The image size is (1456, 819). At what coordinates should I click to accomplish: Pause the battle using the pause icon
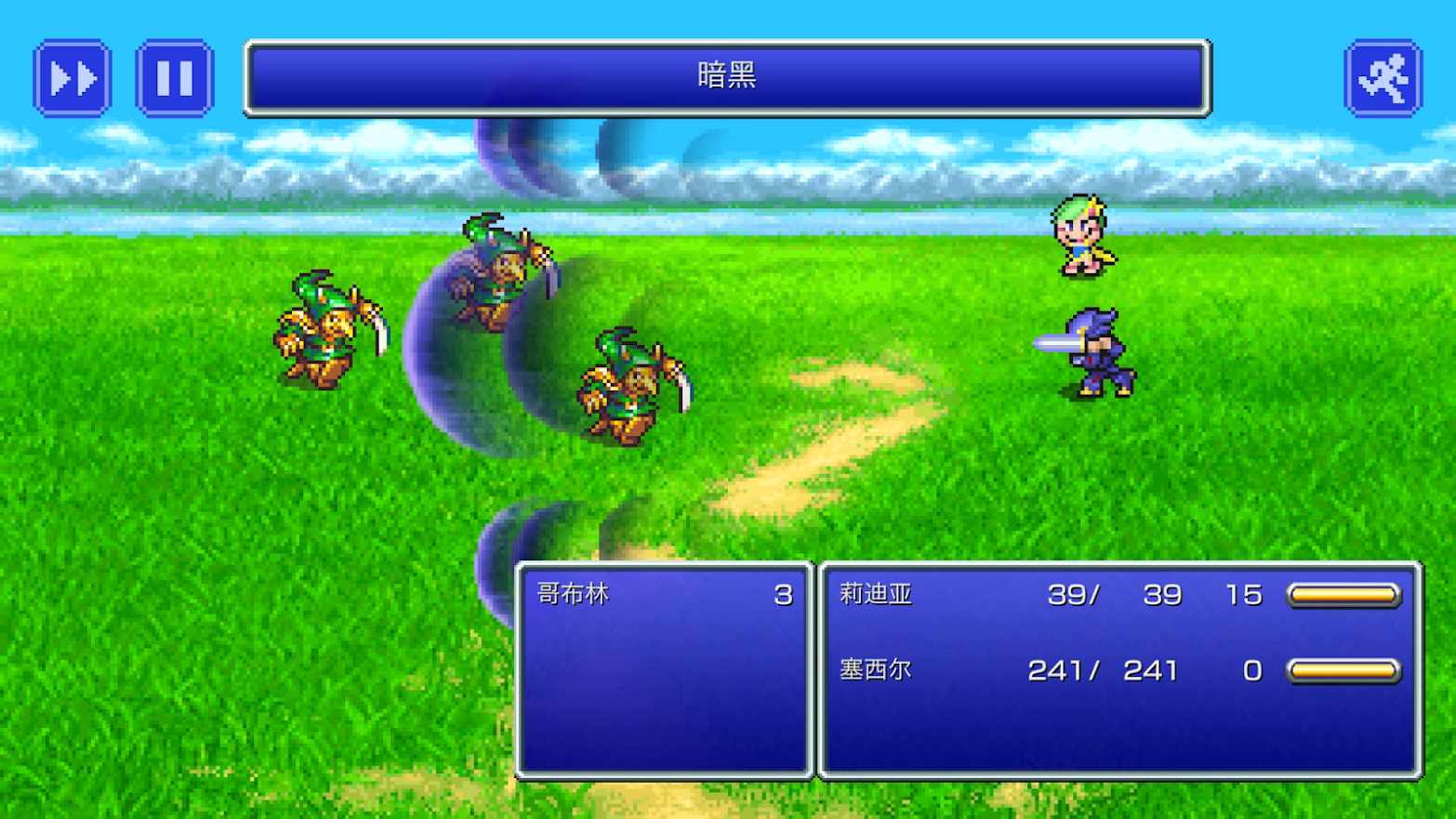[x=173, y=78]
